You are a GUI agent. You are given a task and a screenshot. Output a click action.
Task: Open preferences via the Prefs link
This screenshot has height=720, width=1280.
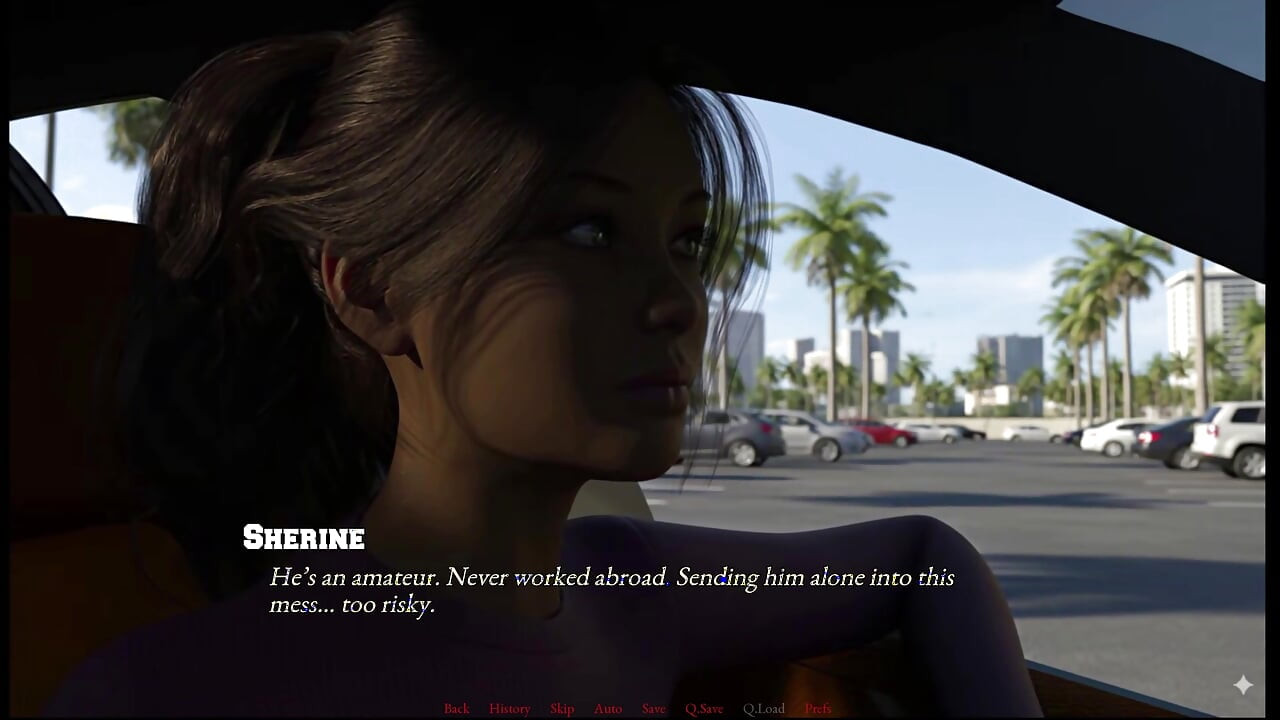click(x=818, y=708)
